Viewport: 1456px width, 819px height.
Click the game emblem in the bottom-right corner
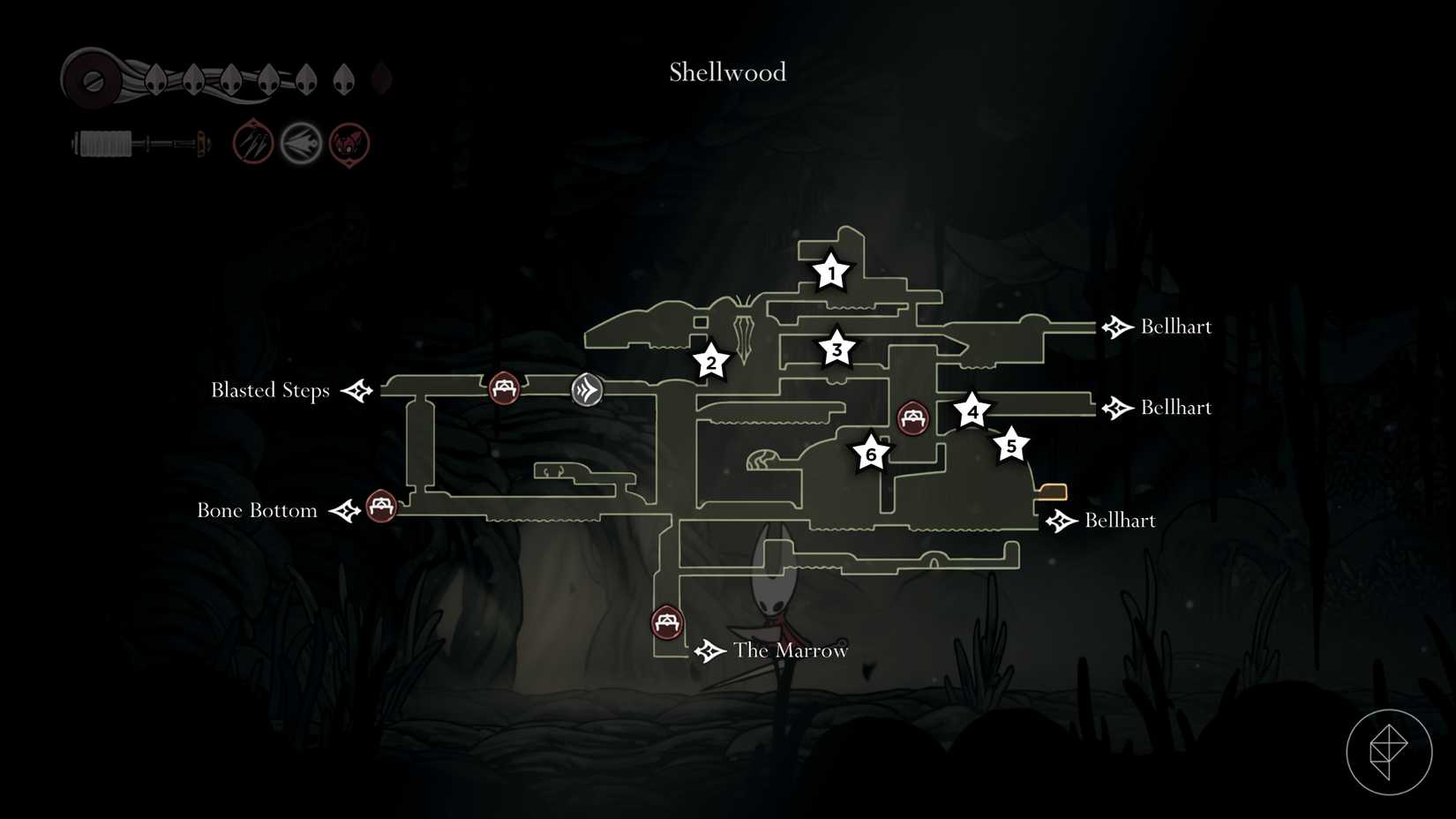point(1388,752)
